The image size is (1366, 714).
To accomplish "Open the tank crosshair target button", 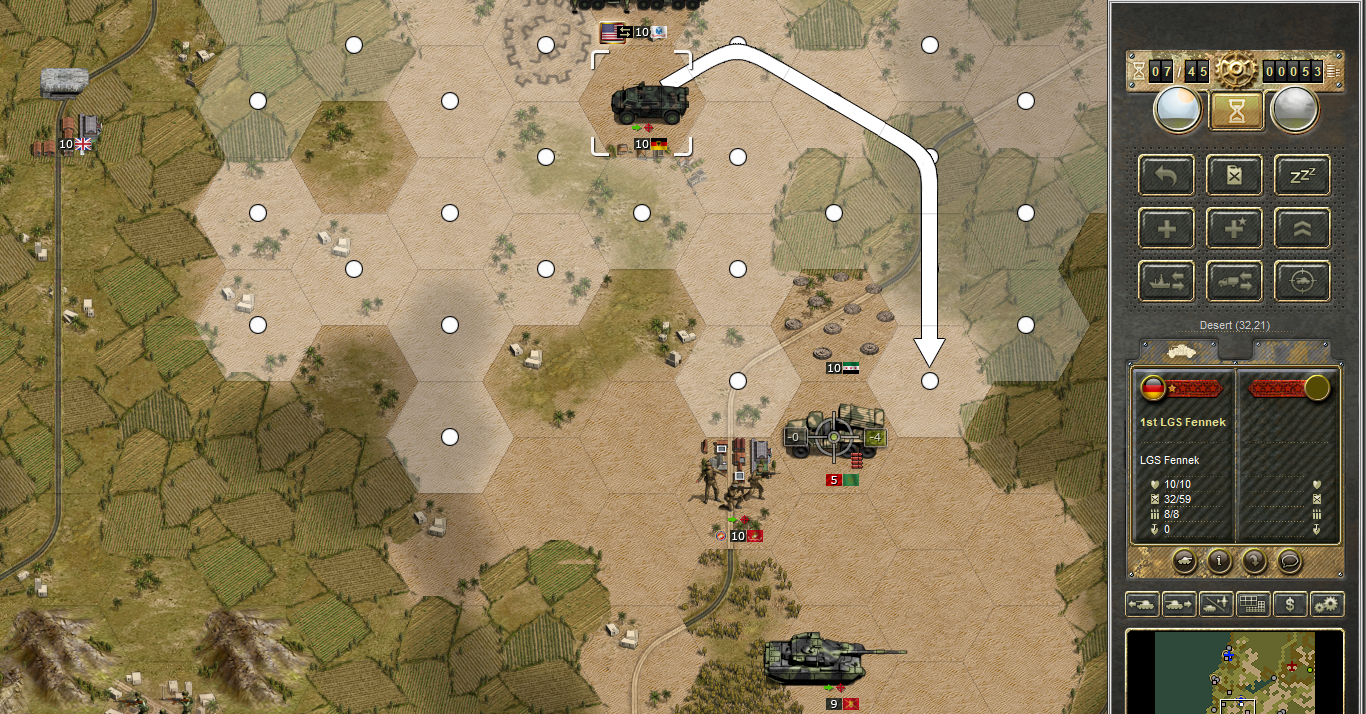I will tap(1302, 282).
